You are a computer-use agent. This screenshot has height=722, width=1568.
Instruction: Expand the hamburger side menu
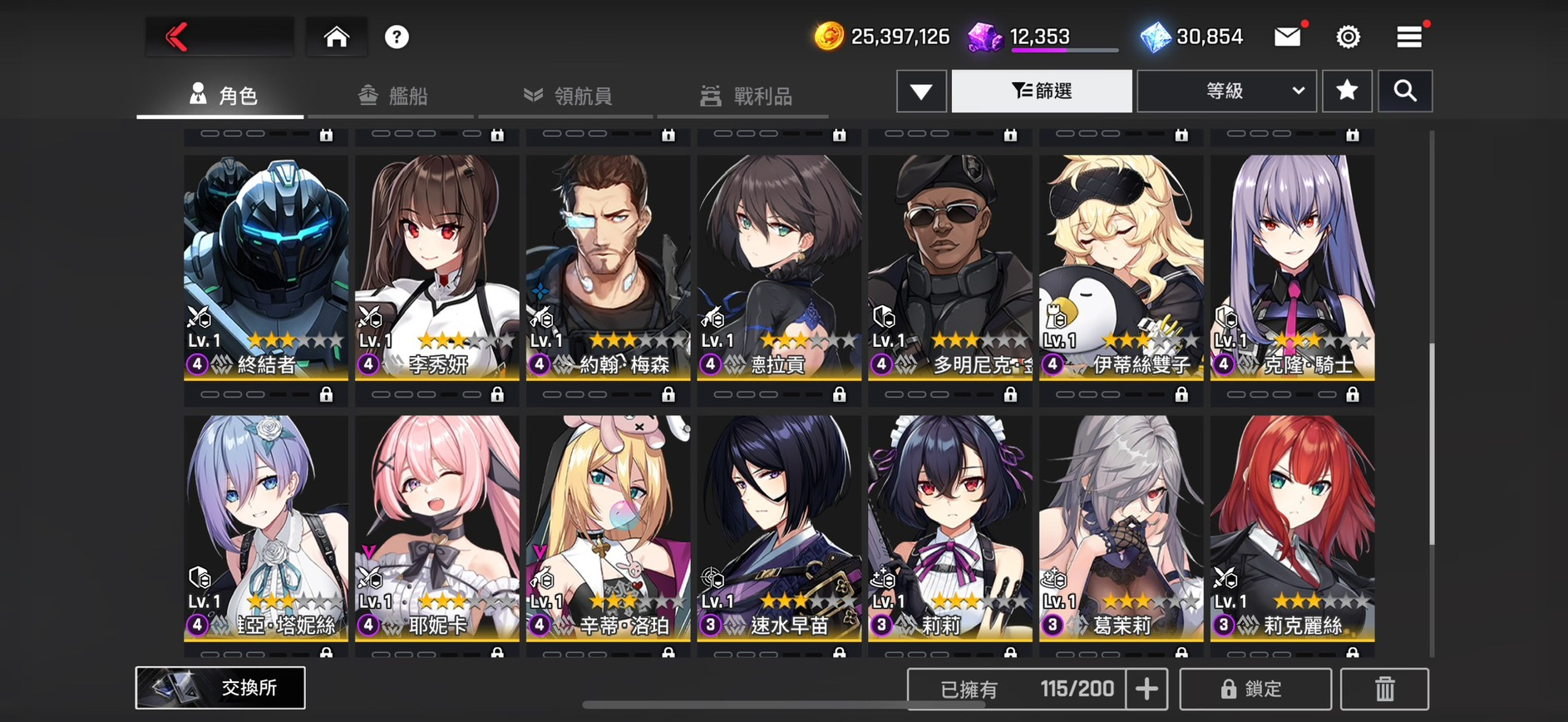coord(1408,37)
